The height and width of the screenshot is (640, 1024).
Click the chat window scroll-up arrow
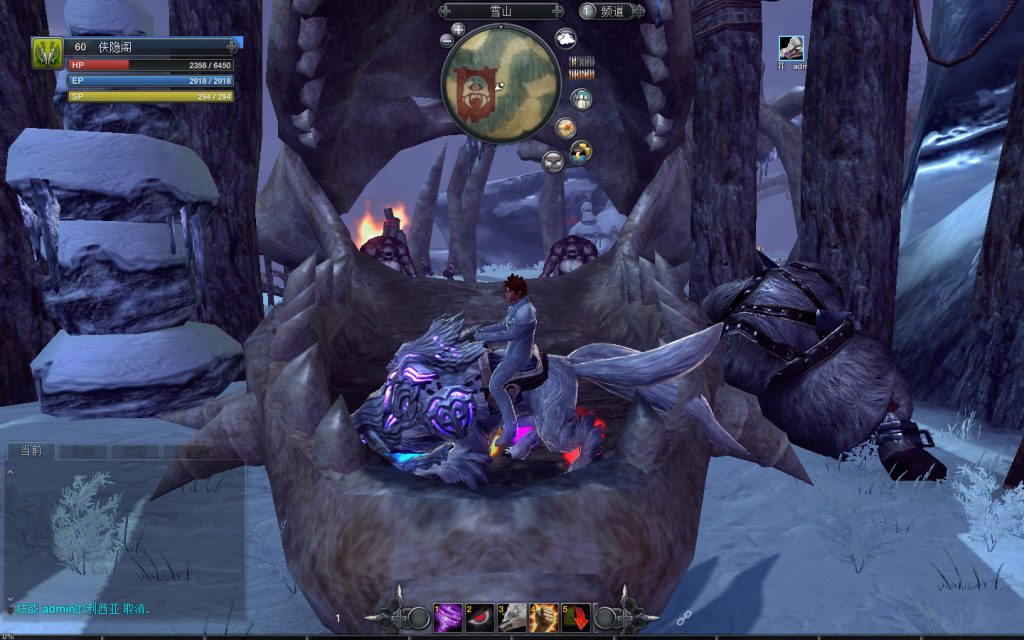[x=10, y=471]
